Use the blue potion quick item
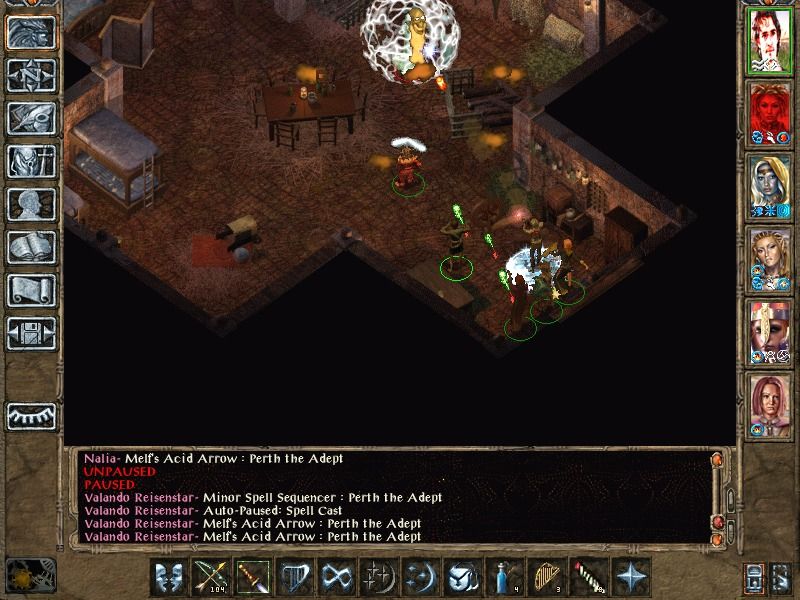Screen dimensions: 800x600 504,577
